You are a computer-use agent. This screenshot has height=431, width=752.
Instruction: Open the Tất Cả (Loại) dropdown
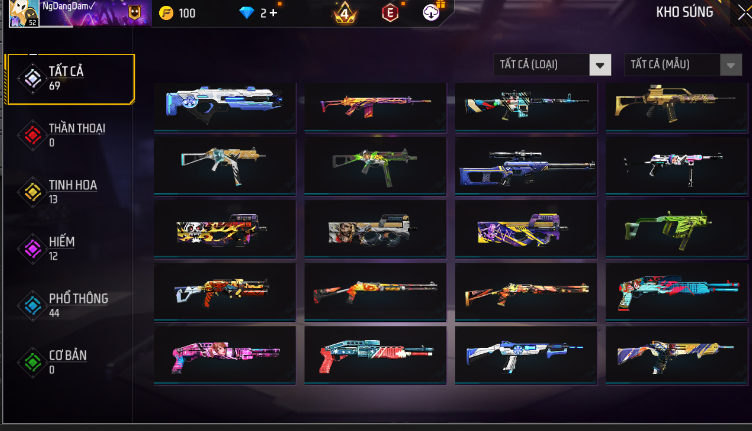click(553, 65)
